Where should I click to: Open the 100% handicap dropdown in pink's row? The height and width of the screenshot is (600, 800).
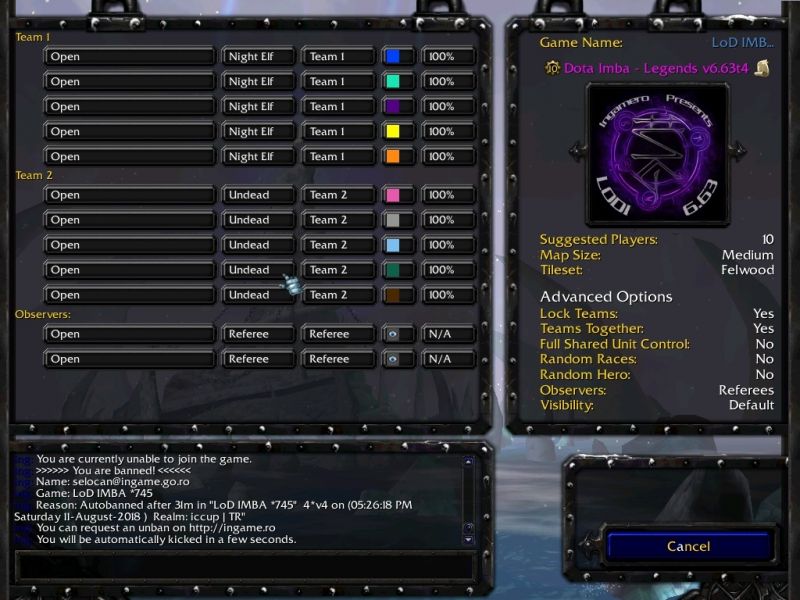tap(448, 195)
